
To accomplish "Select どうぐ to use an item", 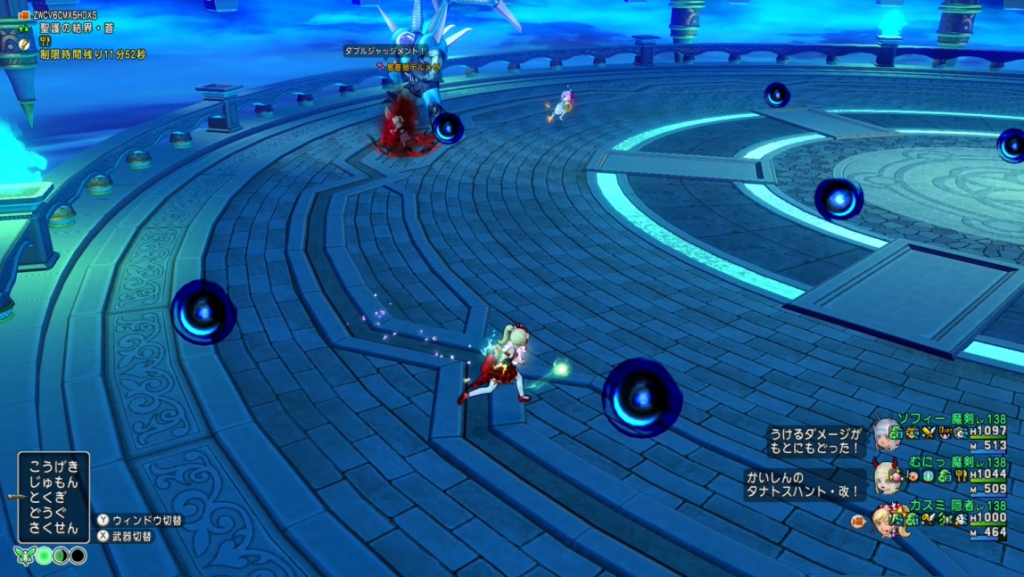I will tap(53, 513).
